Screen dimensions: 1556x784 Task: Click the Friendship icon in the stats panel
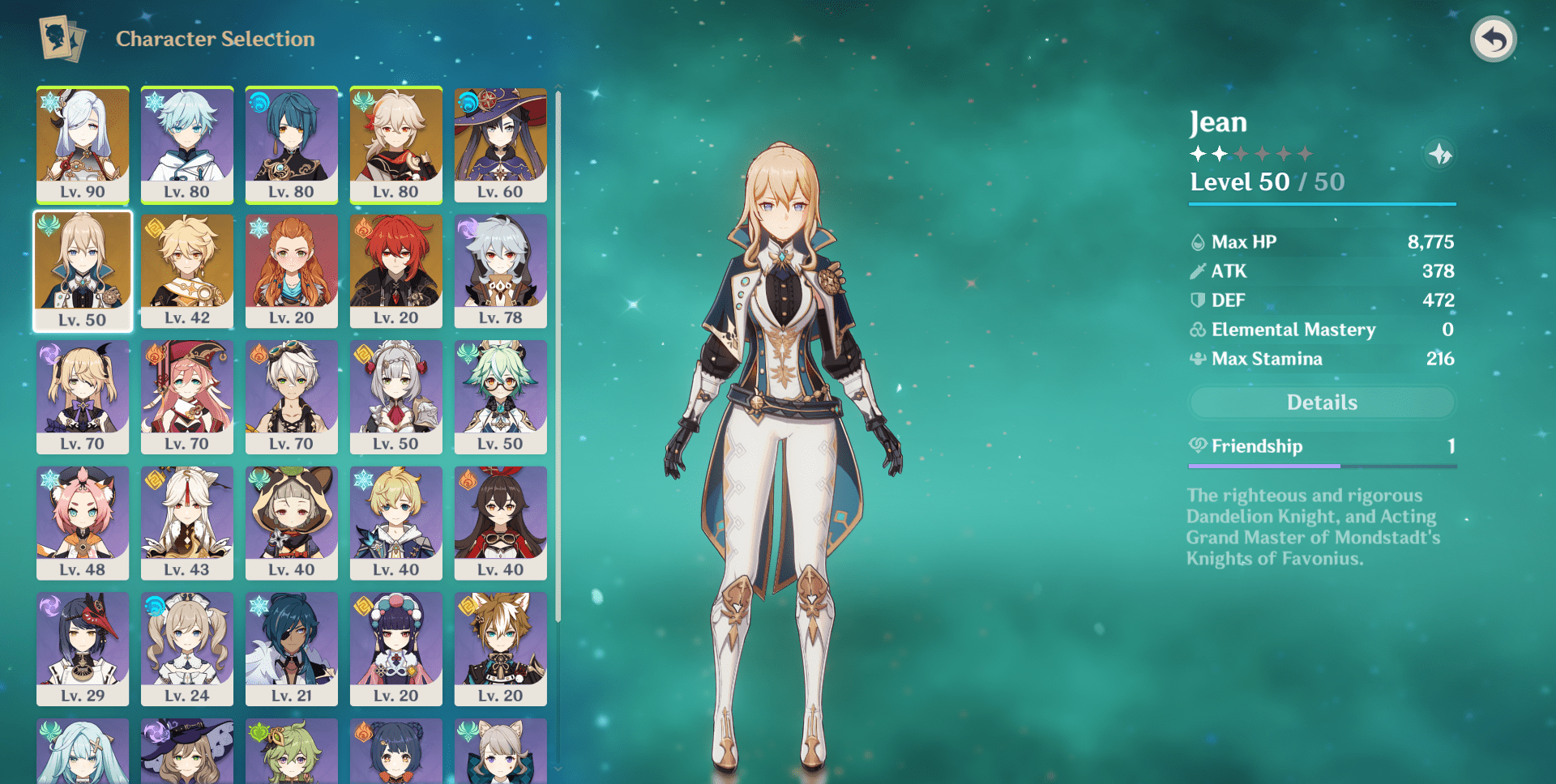click(x=1198, y=446)
